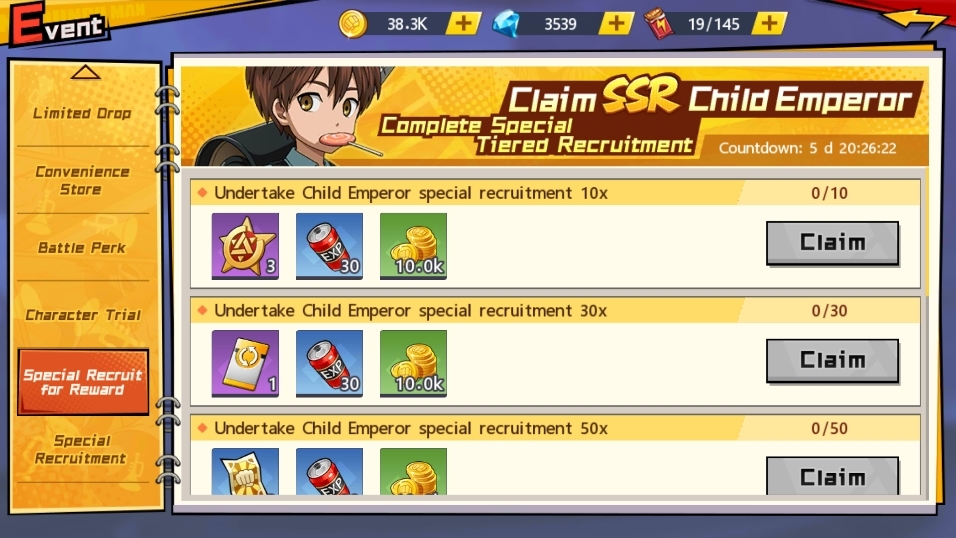
Task: Select the Battle Perk tab
Action: point(82,247)
